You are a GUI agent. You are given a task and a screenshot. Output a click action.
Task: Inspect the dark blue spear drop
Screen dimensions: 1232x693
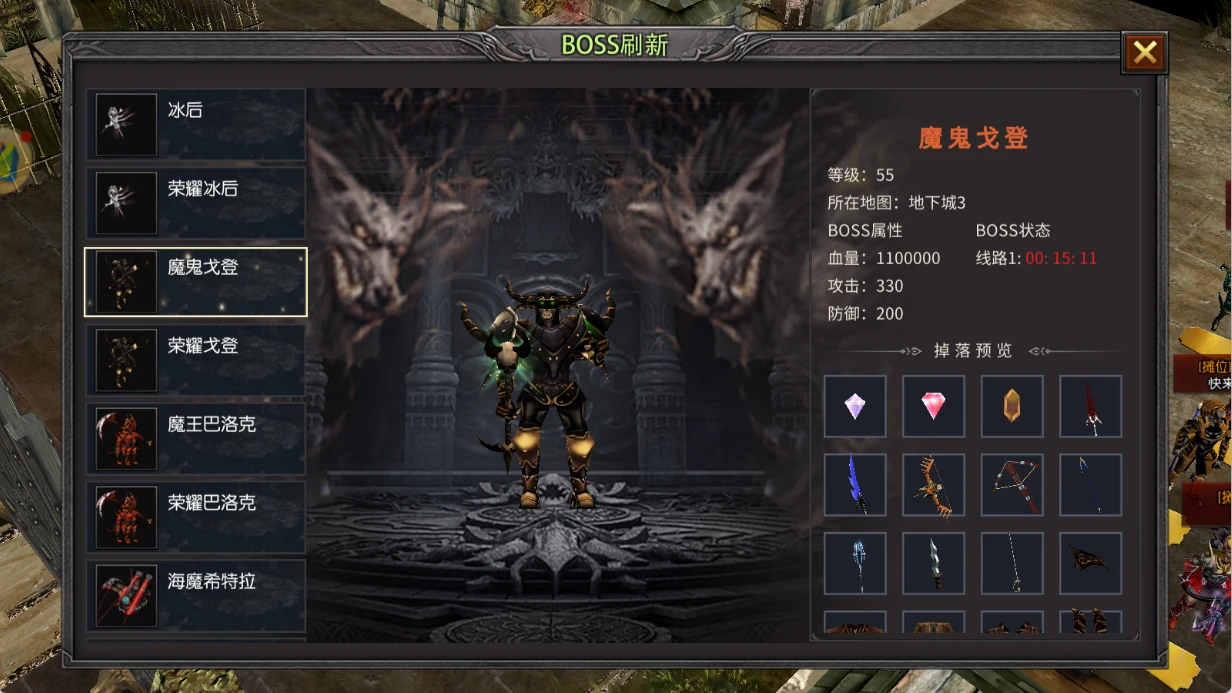click(x=1090, y=485)
